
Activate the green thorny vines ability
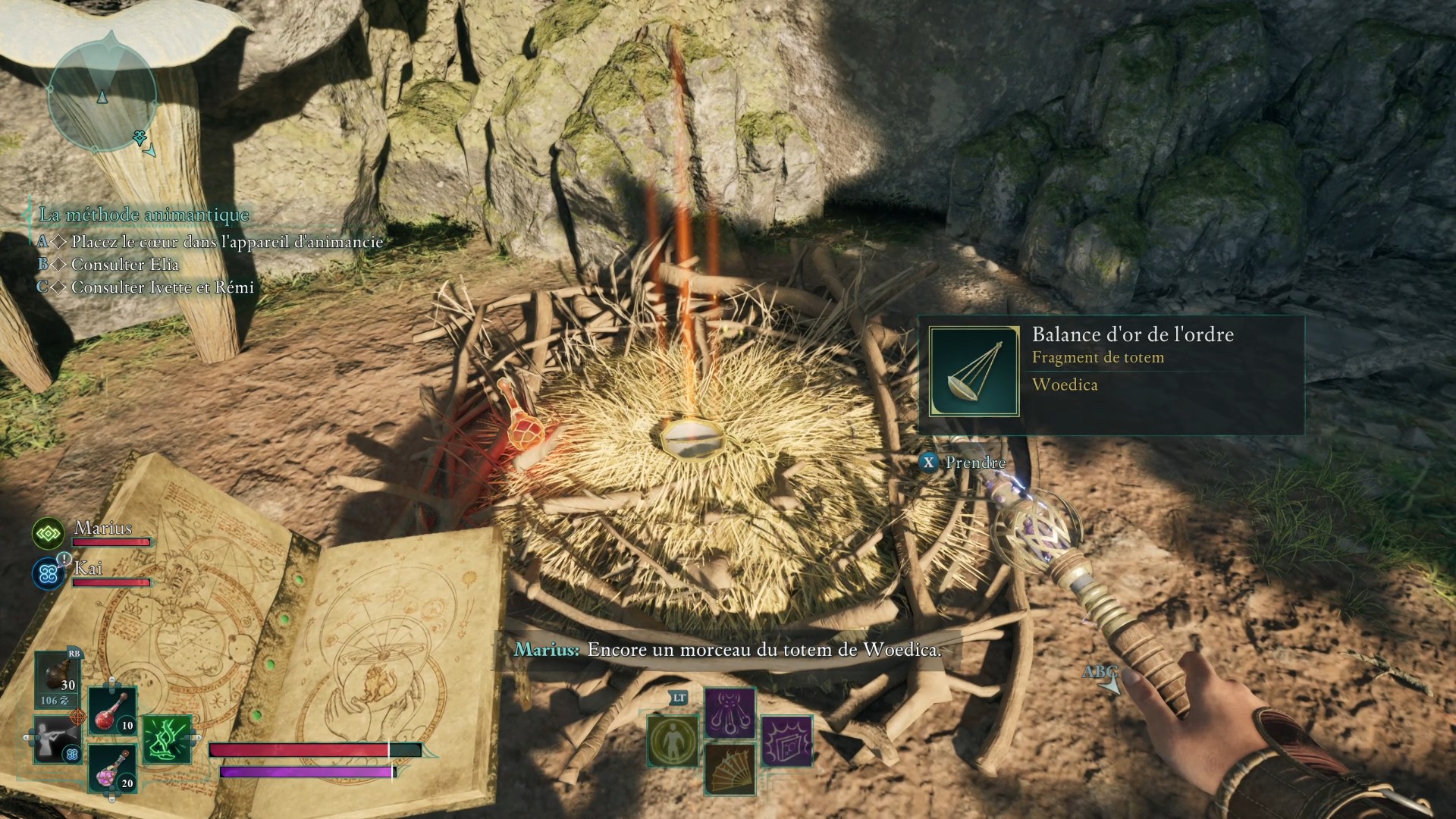pos(166,739)
